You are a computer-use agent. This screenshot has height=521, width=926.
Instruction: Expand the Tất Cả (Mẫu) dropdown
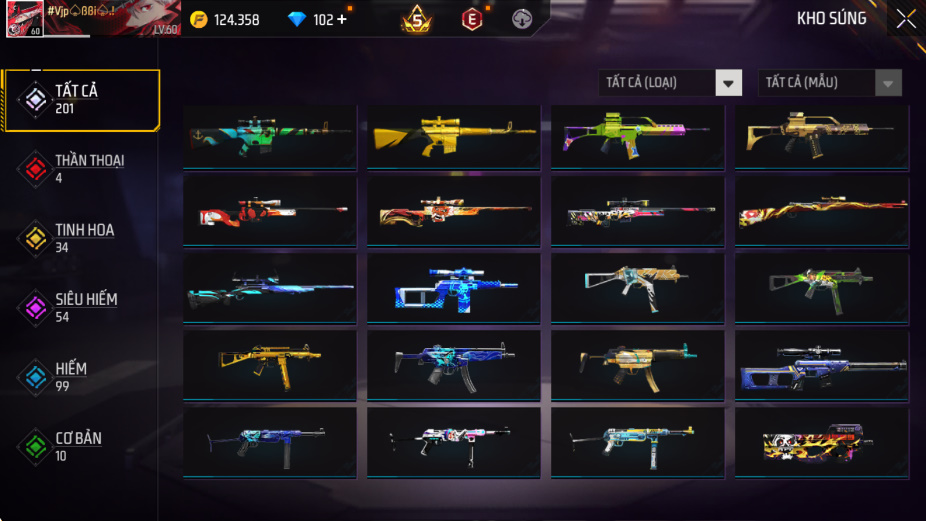click(830, 83)
